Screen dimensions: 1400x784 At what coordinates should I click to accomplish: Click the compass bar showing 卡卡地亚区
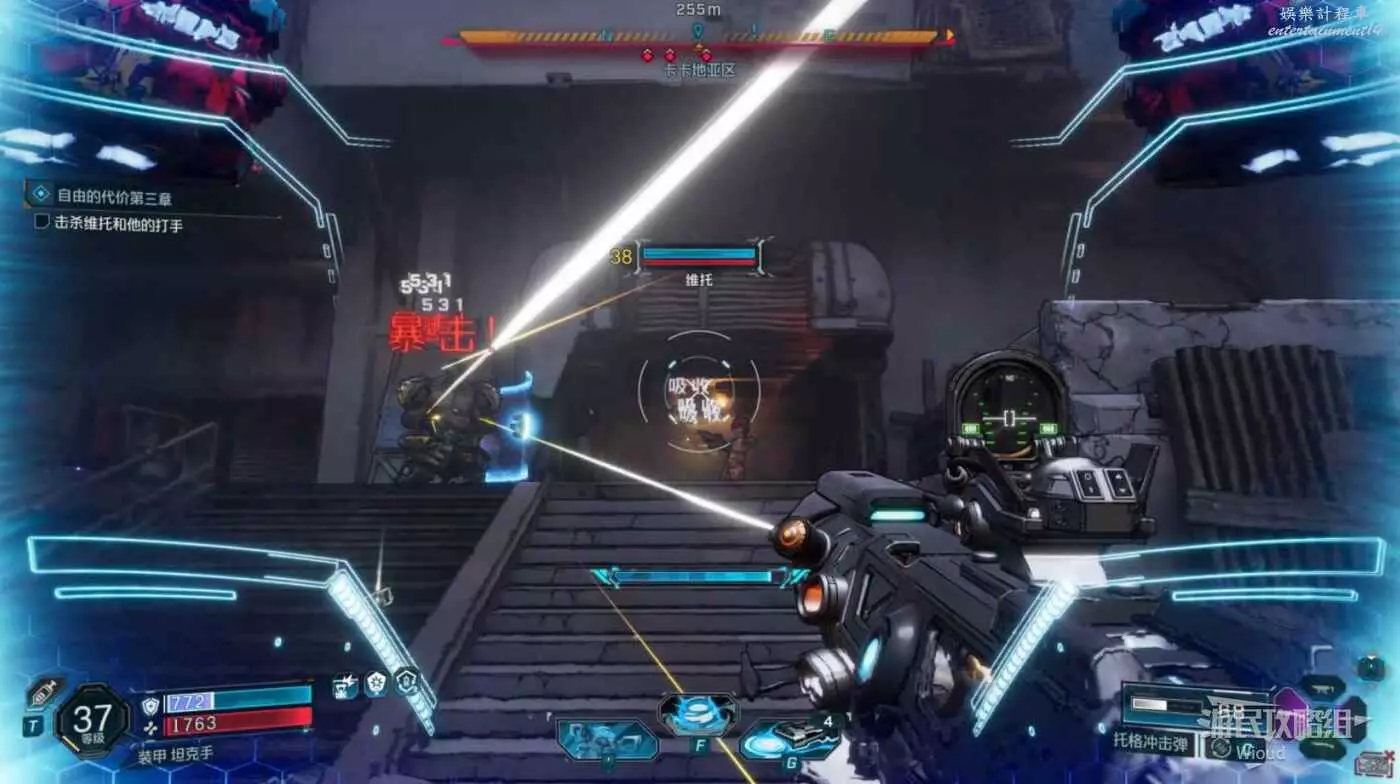[700, 38]
